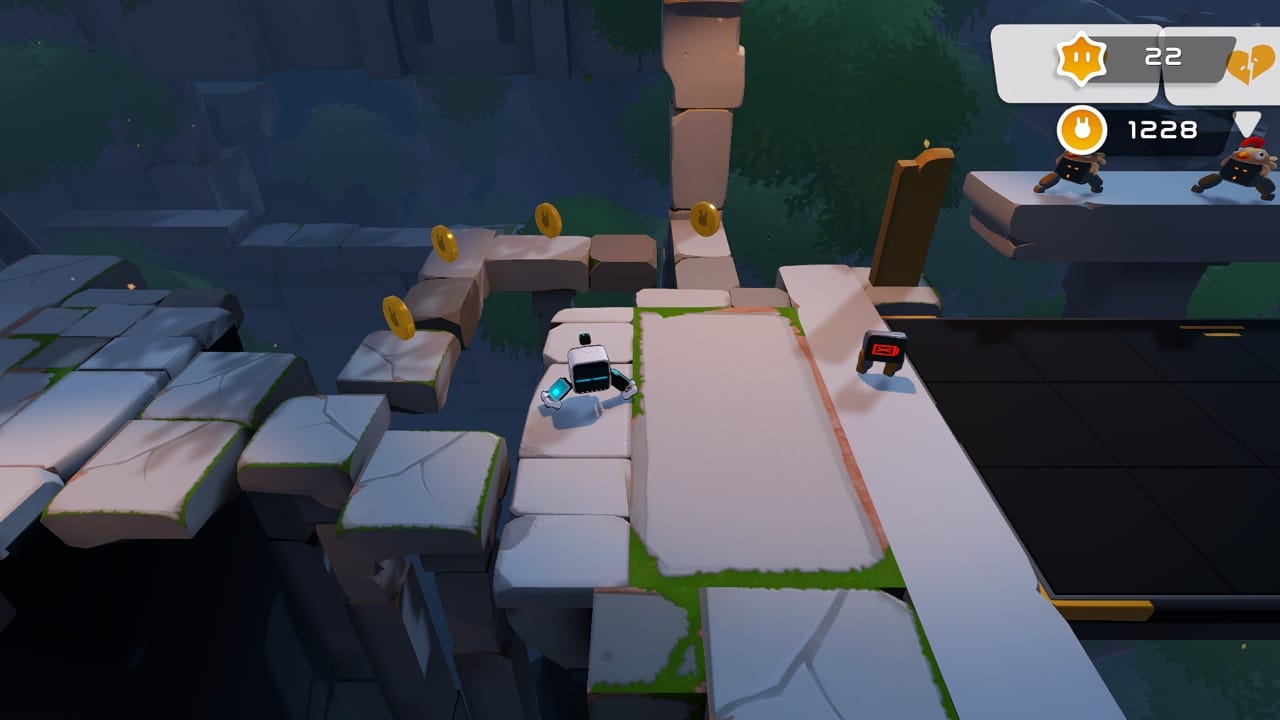Click the white triangle marker beside the coin counter
Image resolution: width=1280 pixels, height=720 pixels.
pyautogui.click(x=1248, y=121)
